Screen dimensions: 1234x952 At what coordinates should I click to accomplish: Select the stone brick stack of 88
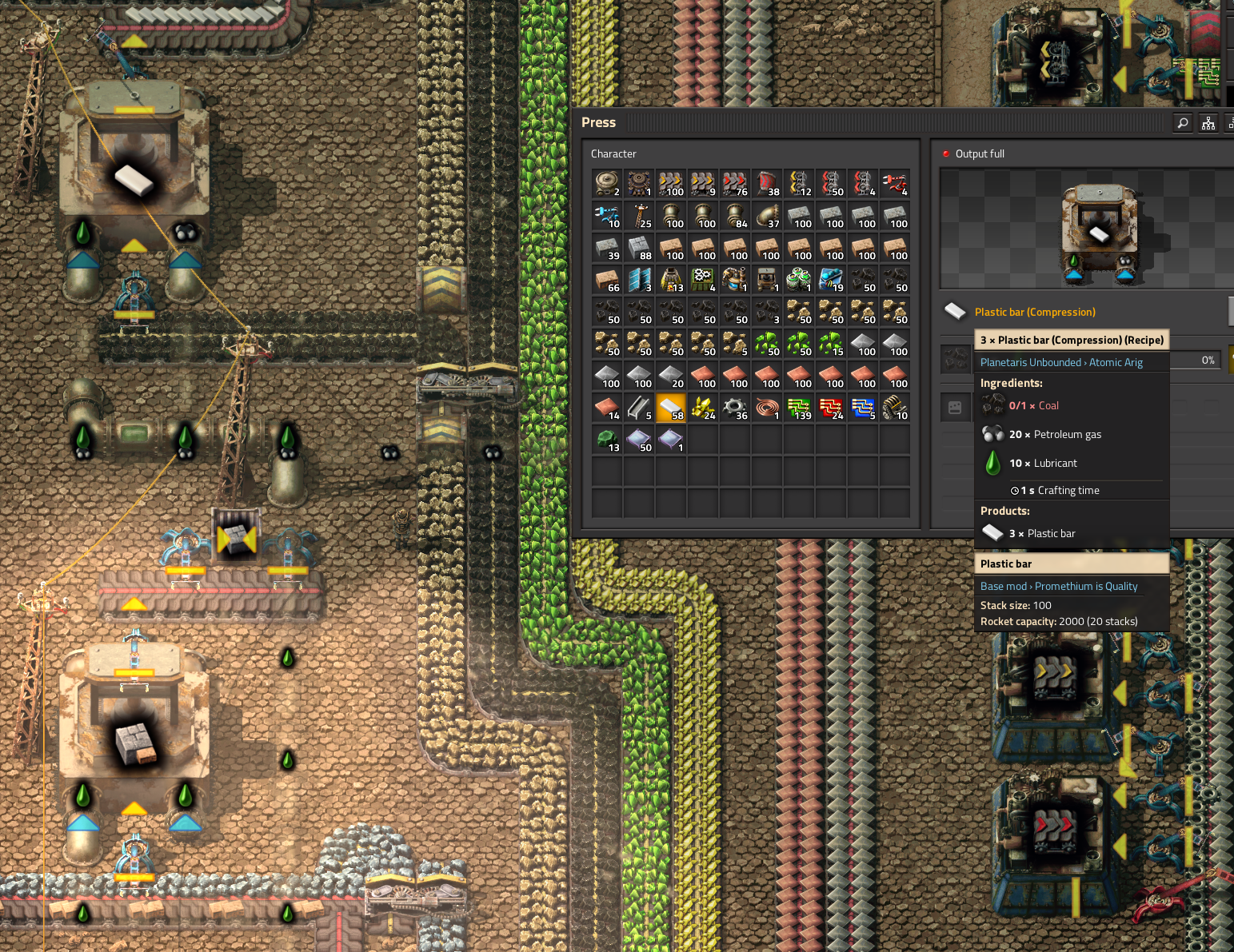click(x=639, y=248)
